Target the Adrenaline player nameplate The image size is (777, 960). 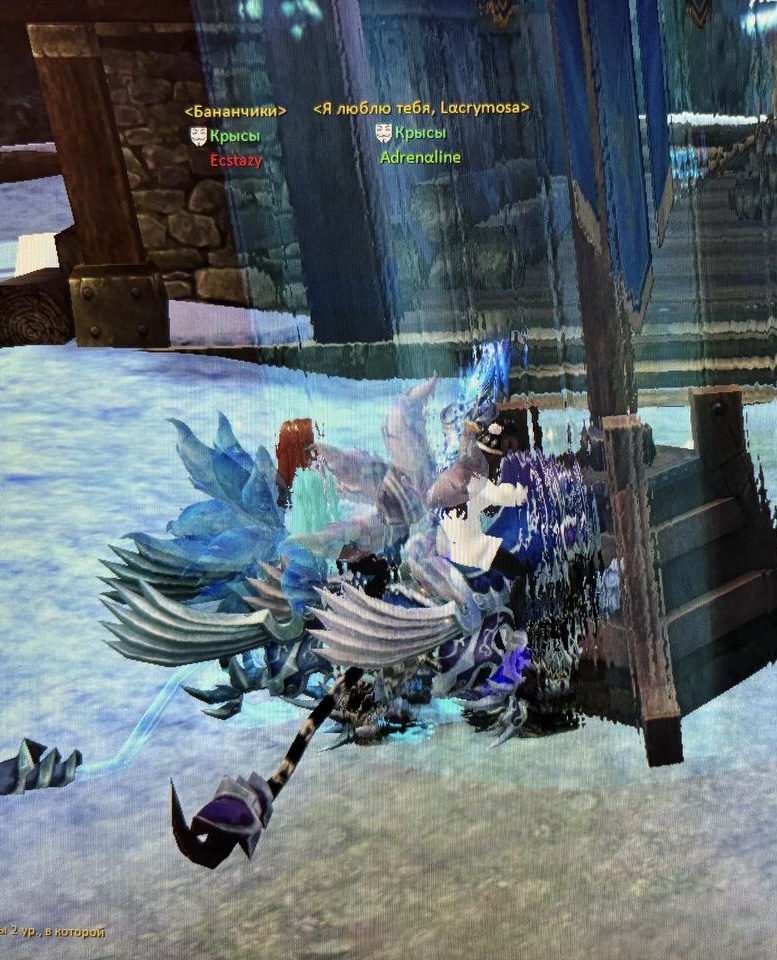420,157
